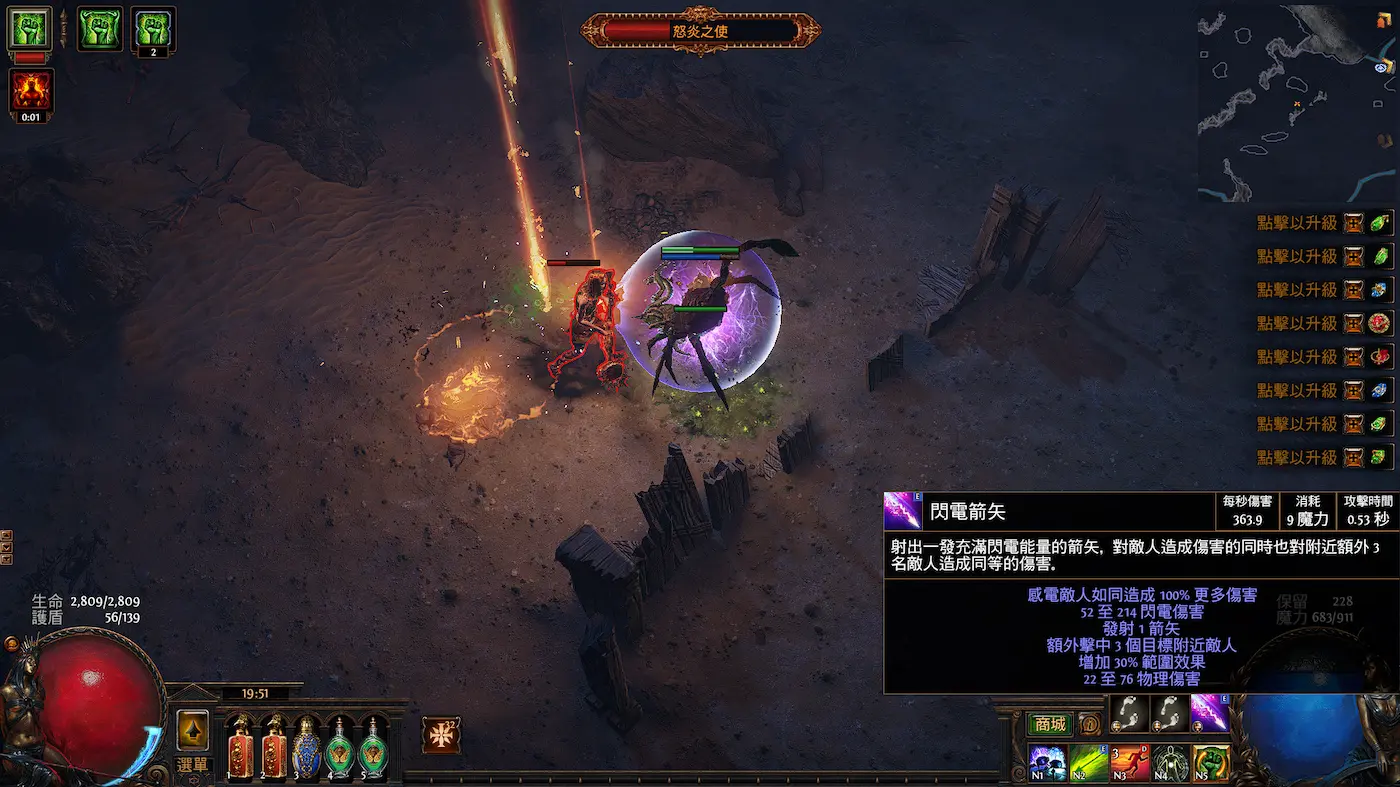Screen dimensions: 1400x787
Task: Activate the N5 green fist skill
Action: [x=1211, y=763]
